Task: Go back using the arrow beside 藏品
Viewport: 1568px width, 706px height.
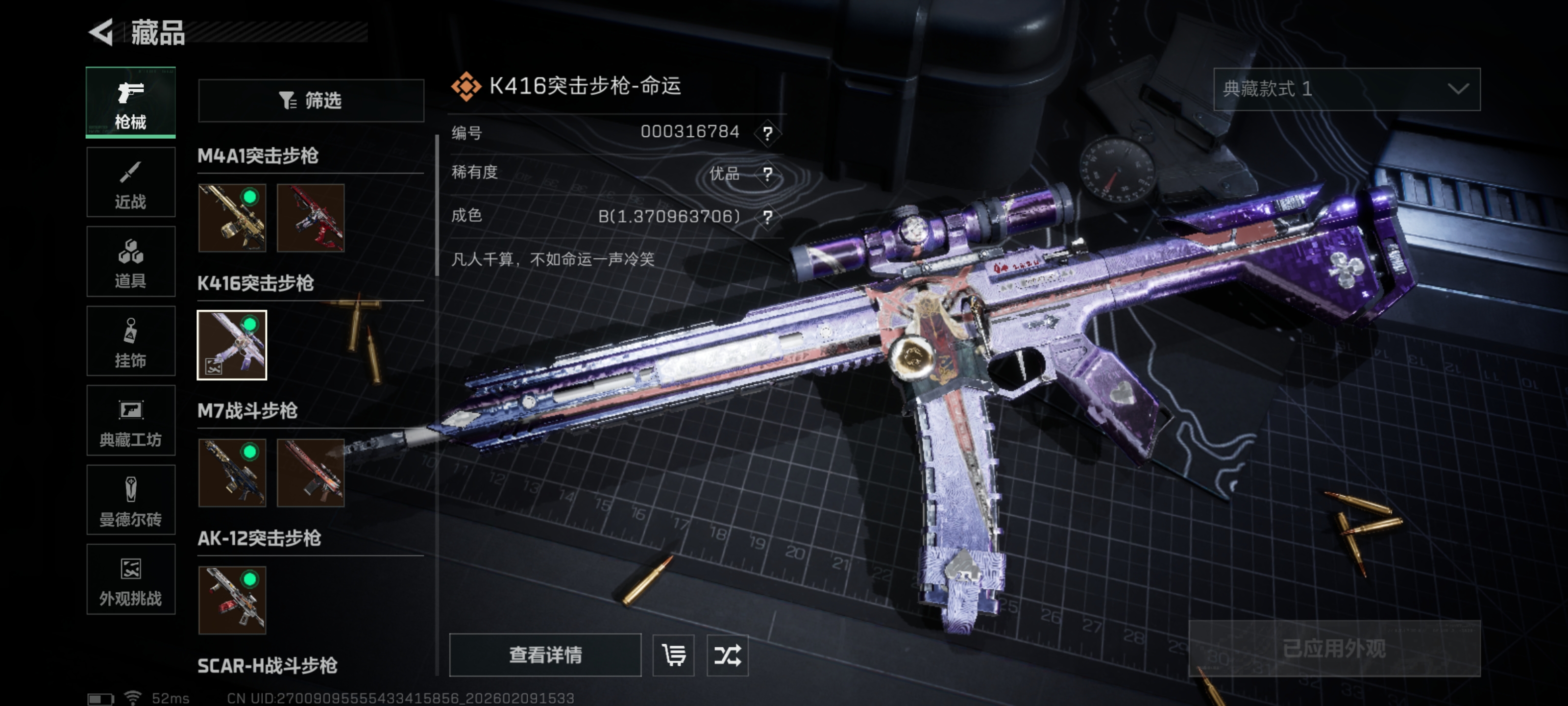Action: click(101, 32)
